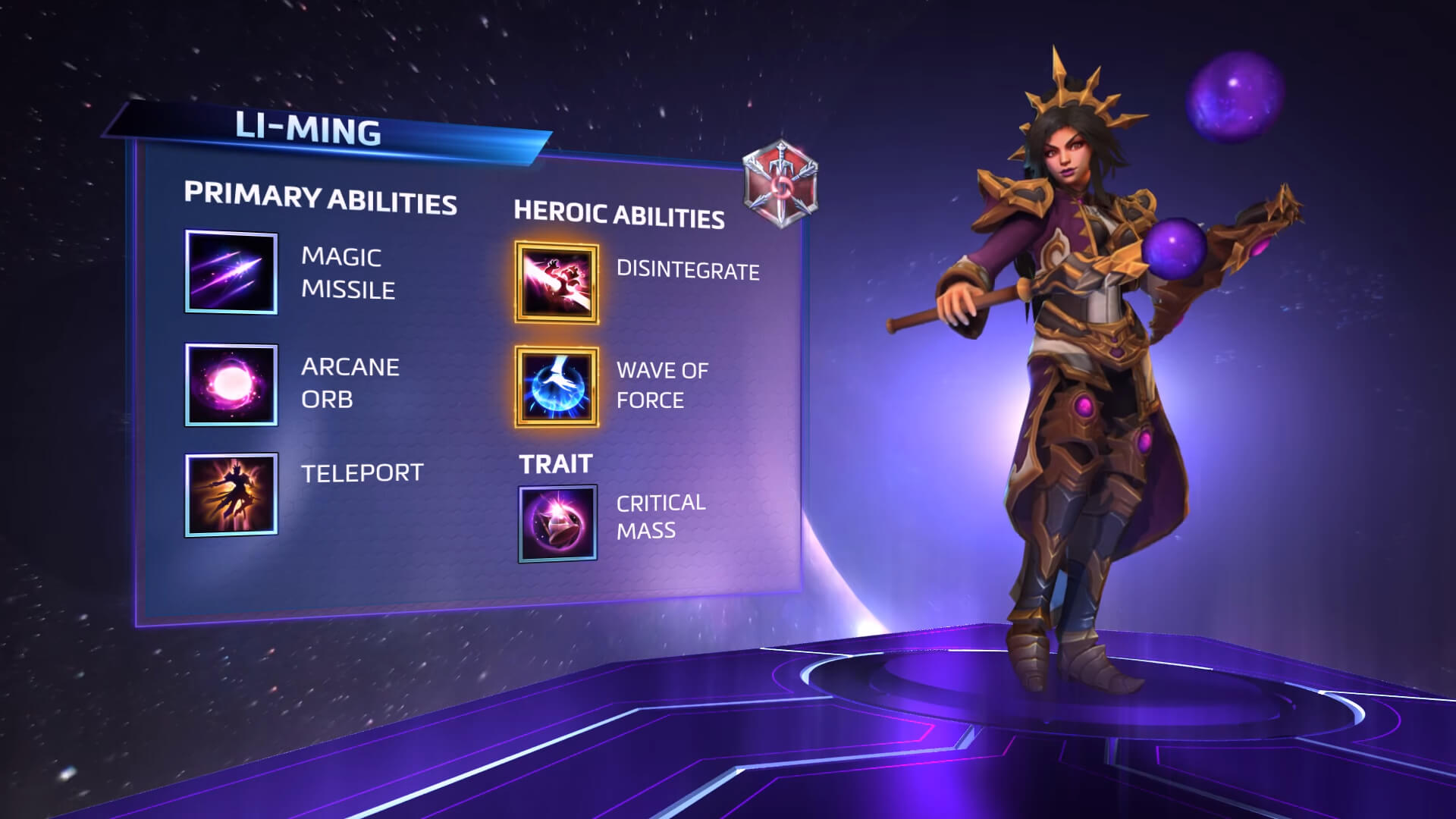Open the Critical Mass trait icon

556,523
